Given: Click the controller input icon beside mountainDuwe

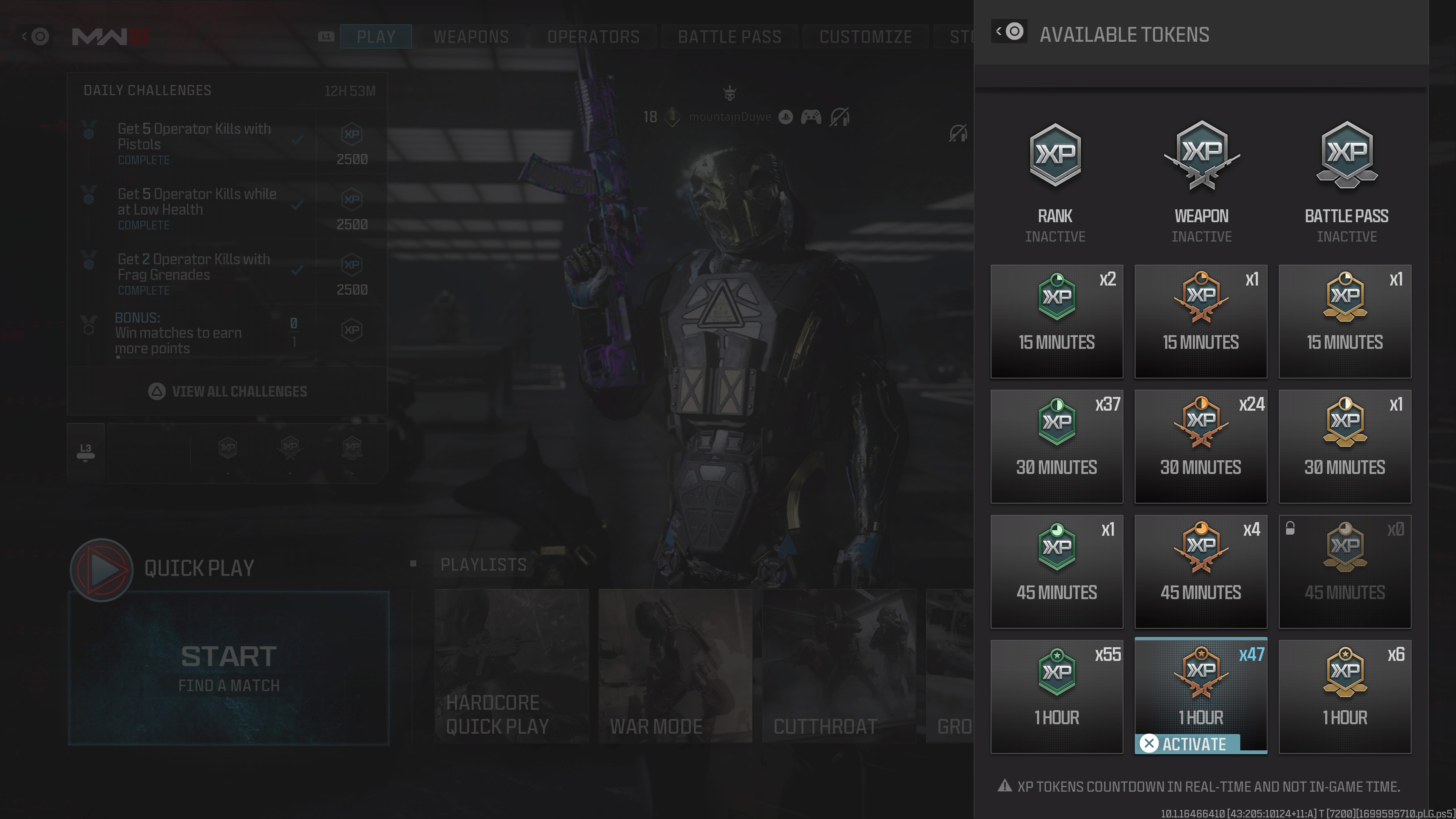Looking at the screenshot, I should pos(811,117).
